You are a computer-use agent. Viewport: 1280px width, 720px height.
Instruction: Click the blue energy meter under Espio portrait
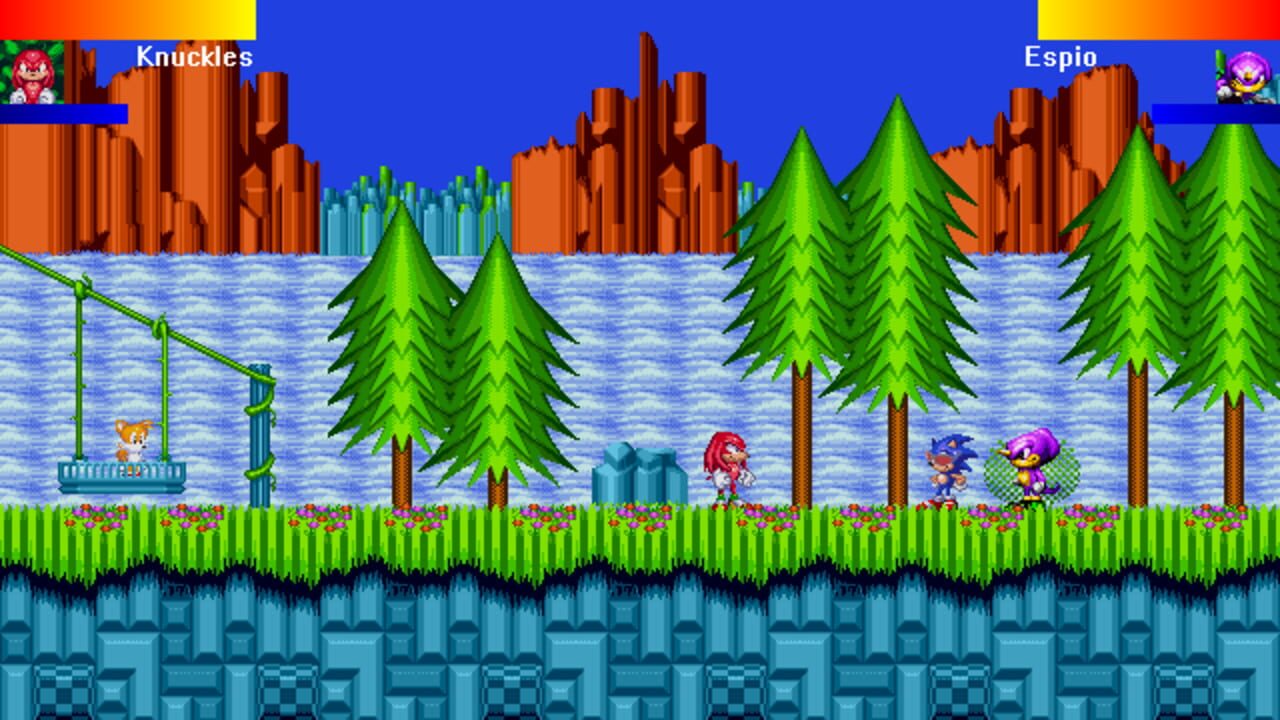click(1216, 113)
